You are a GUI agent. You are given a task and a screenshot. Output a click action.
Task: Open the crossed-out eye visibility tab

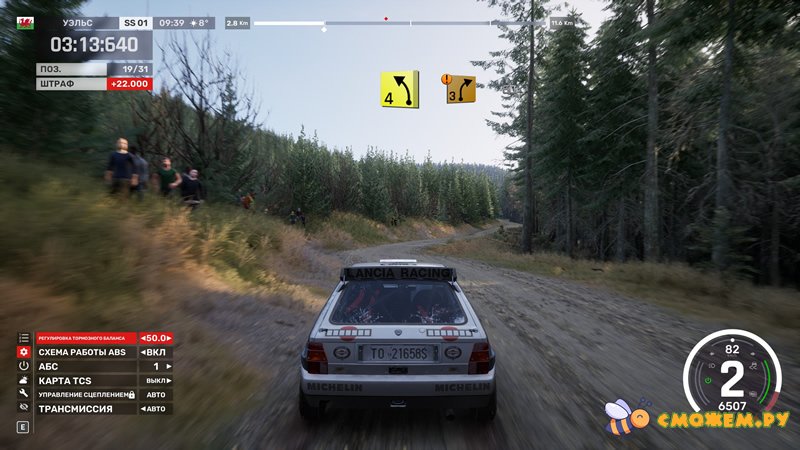tap(23, 409)
